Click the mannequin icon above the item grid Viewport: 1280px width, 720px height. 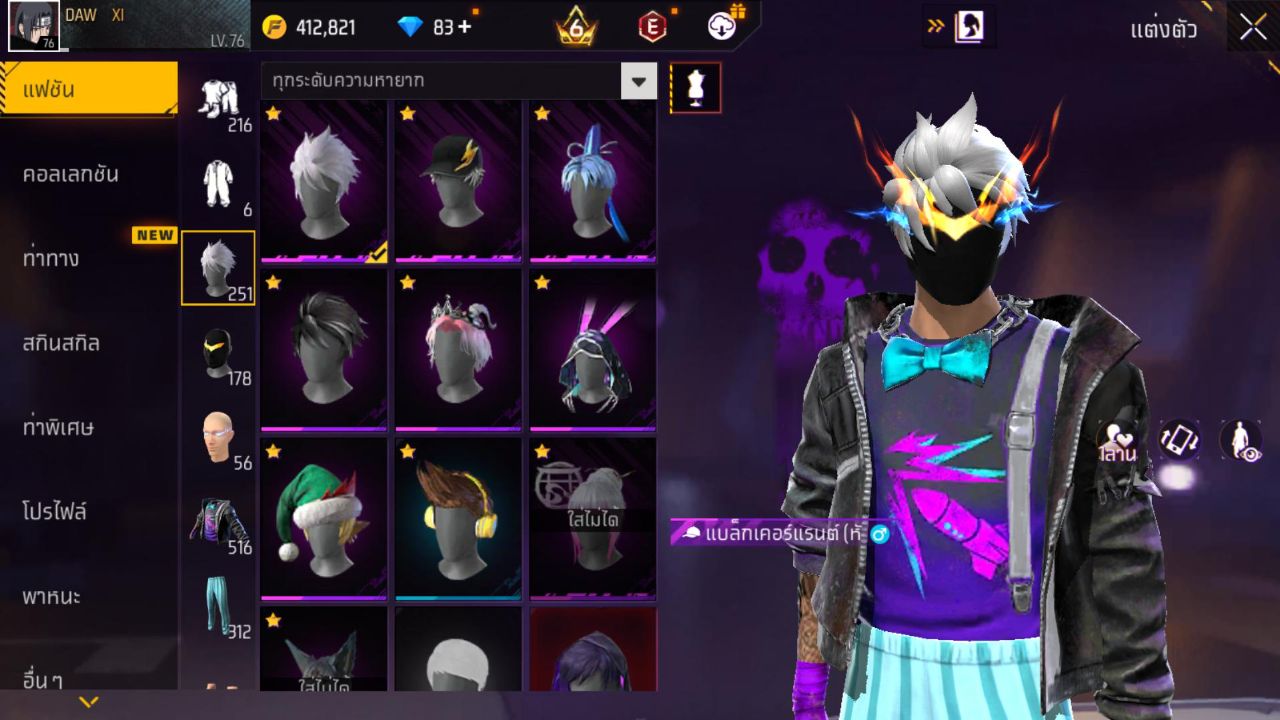(x=693, y=87)
